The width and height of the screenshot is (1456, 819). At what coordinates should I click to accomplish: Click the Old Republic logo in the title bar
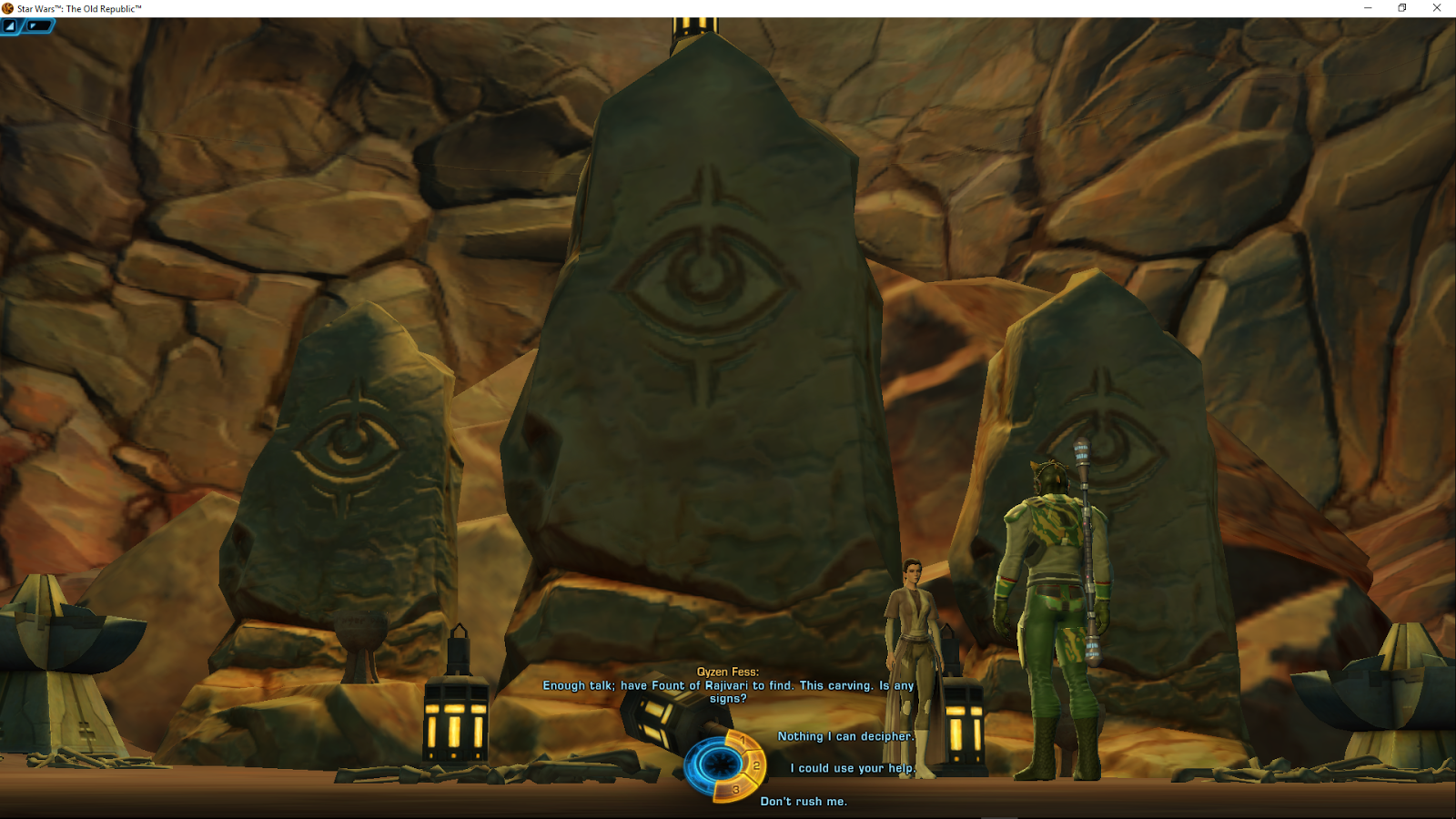point(8,8)
